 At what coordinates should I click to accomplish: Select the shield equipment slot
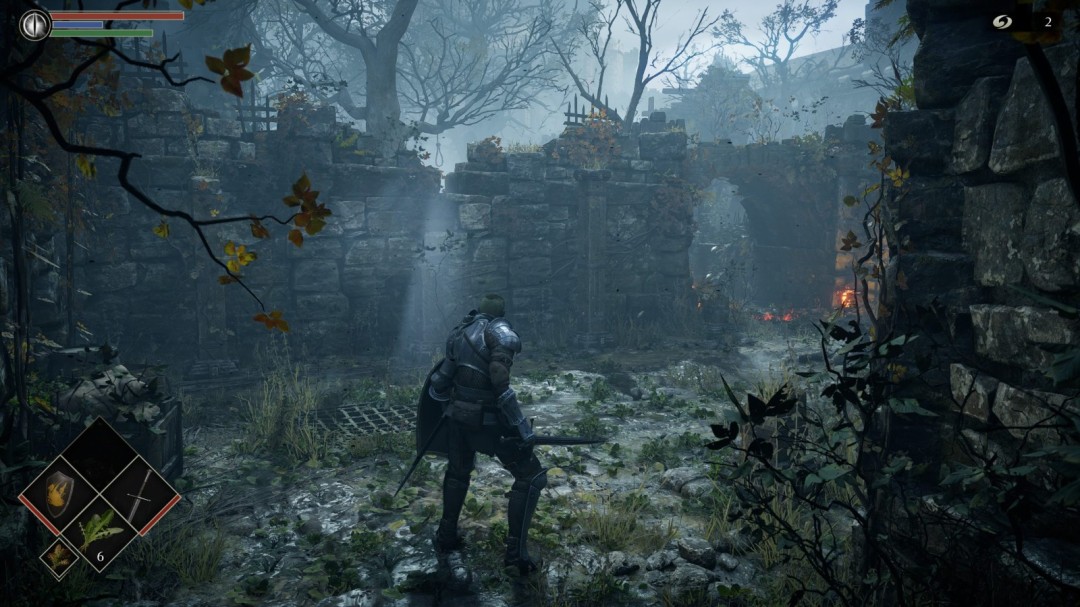pyautogui.click(x=60, y=492)
